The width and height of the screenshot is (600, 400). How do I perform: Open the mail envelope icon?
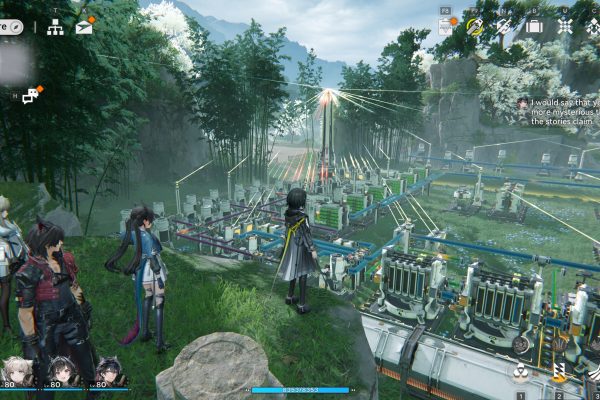pos(84,26)
